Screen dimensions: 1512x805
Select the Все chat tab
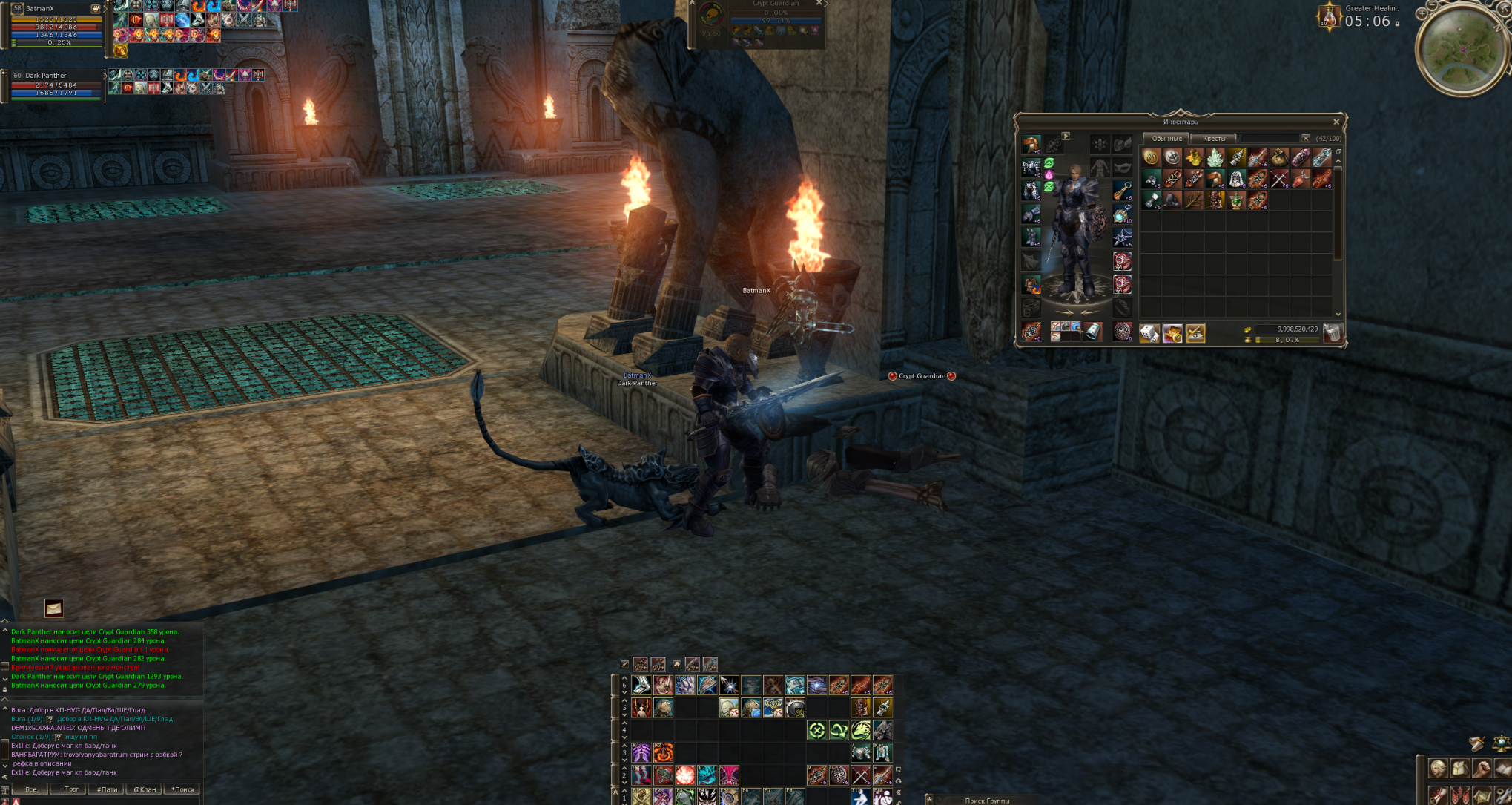coord(30,789)
